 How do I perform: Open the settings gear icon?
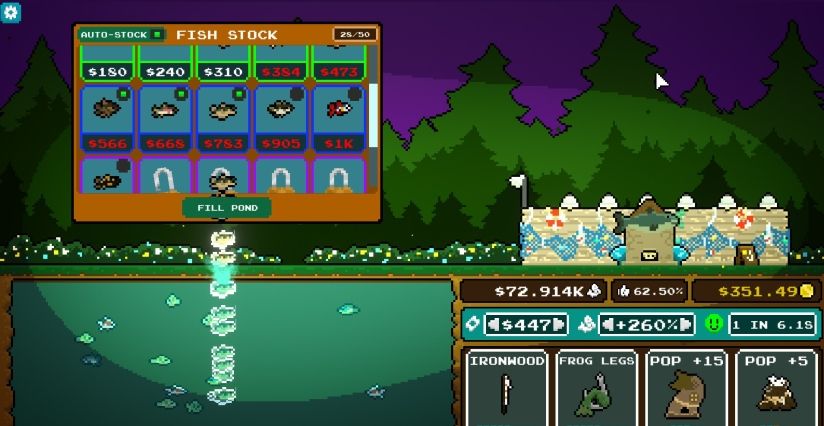point(11,11)
